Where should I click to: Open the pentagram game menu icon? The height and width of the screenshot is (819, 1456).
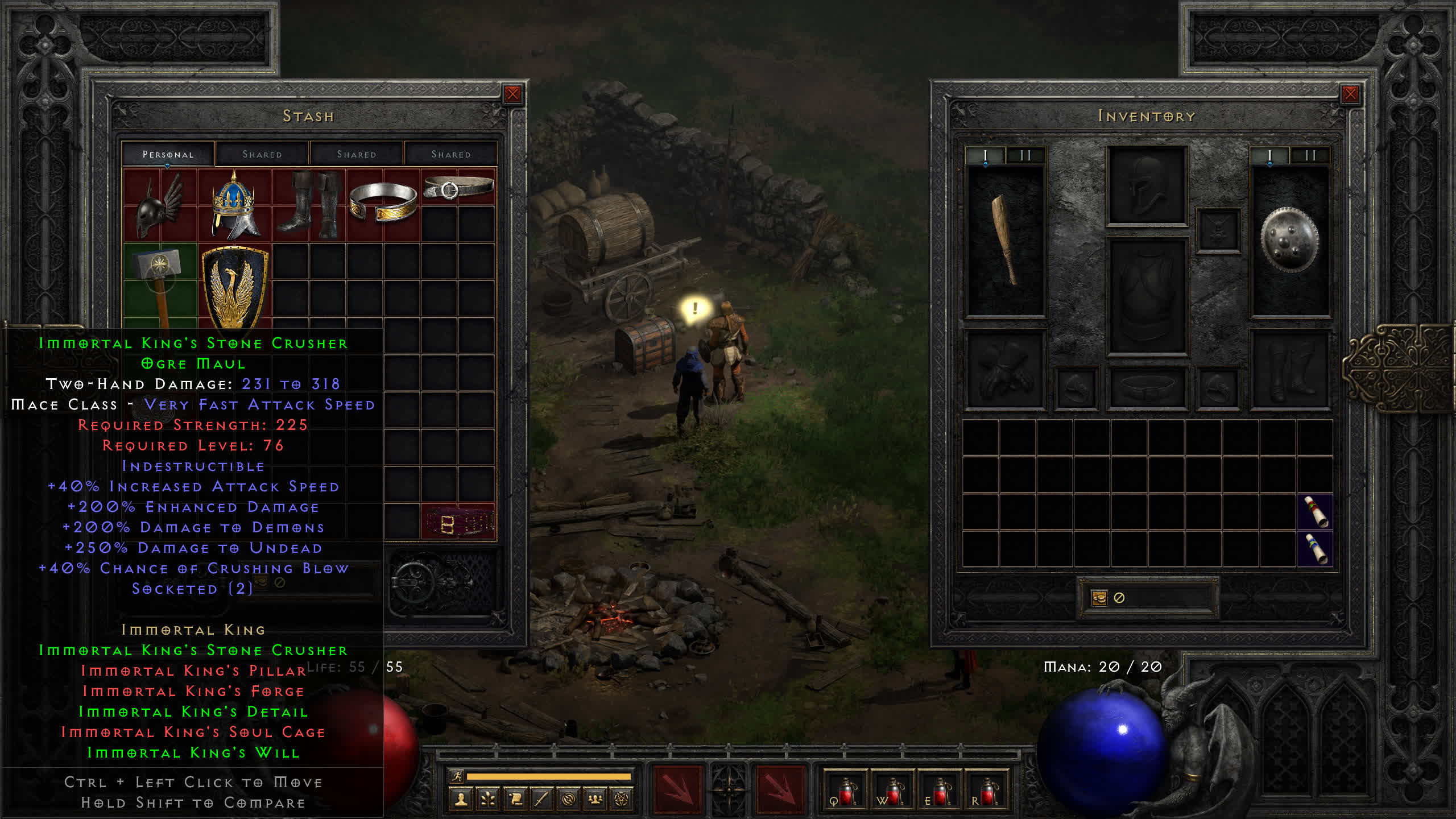tap(622, 800)
